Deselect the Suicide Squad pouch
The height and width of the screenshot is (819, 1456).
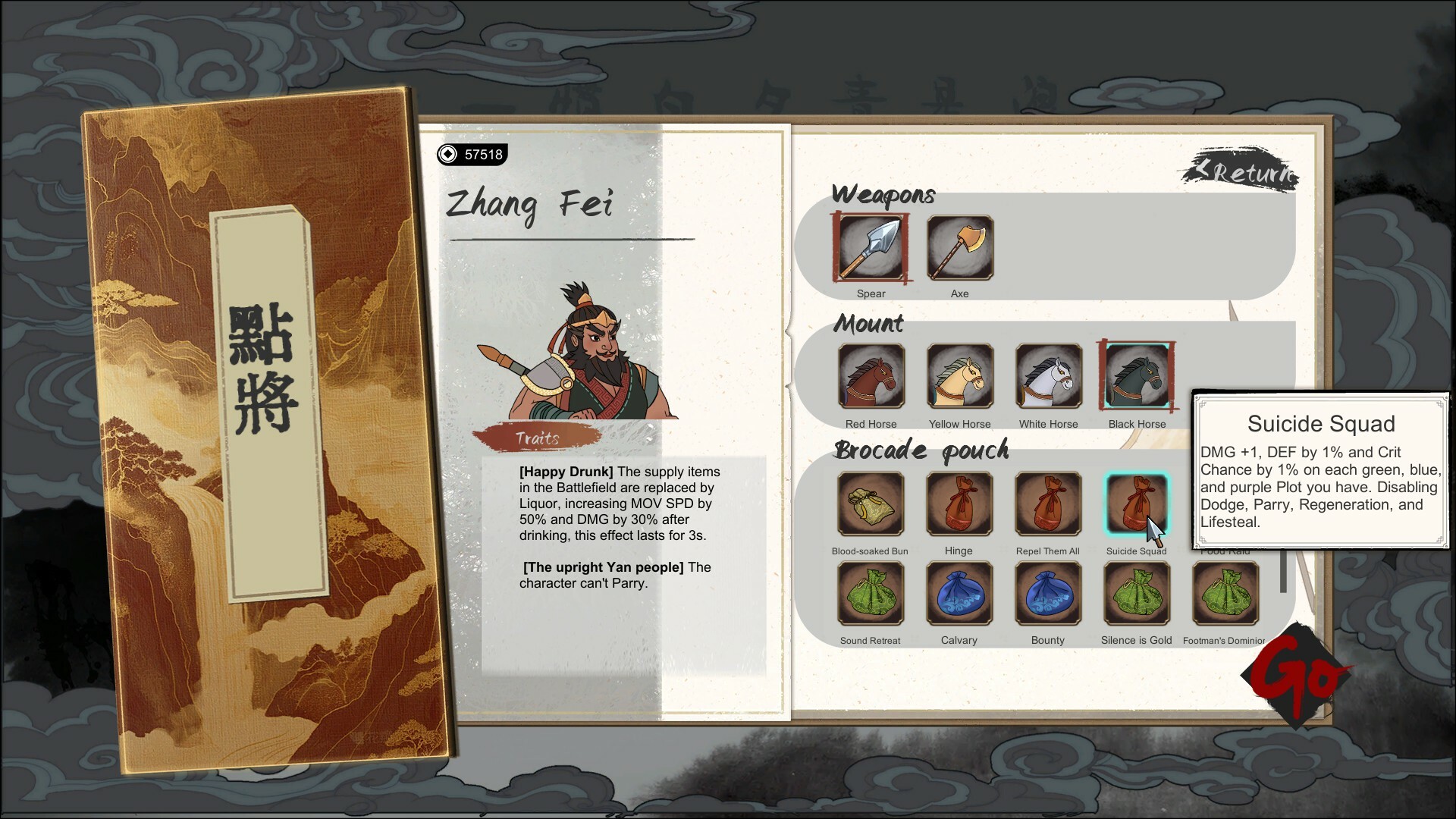point(1136,505)
